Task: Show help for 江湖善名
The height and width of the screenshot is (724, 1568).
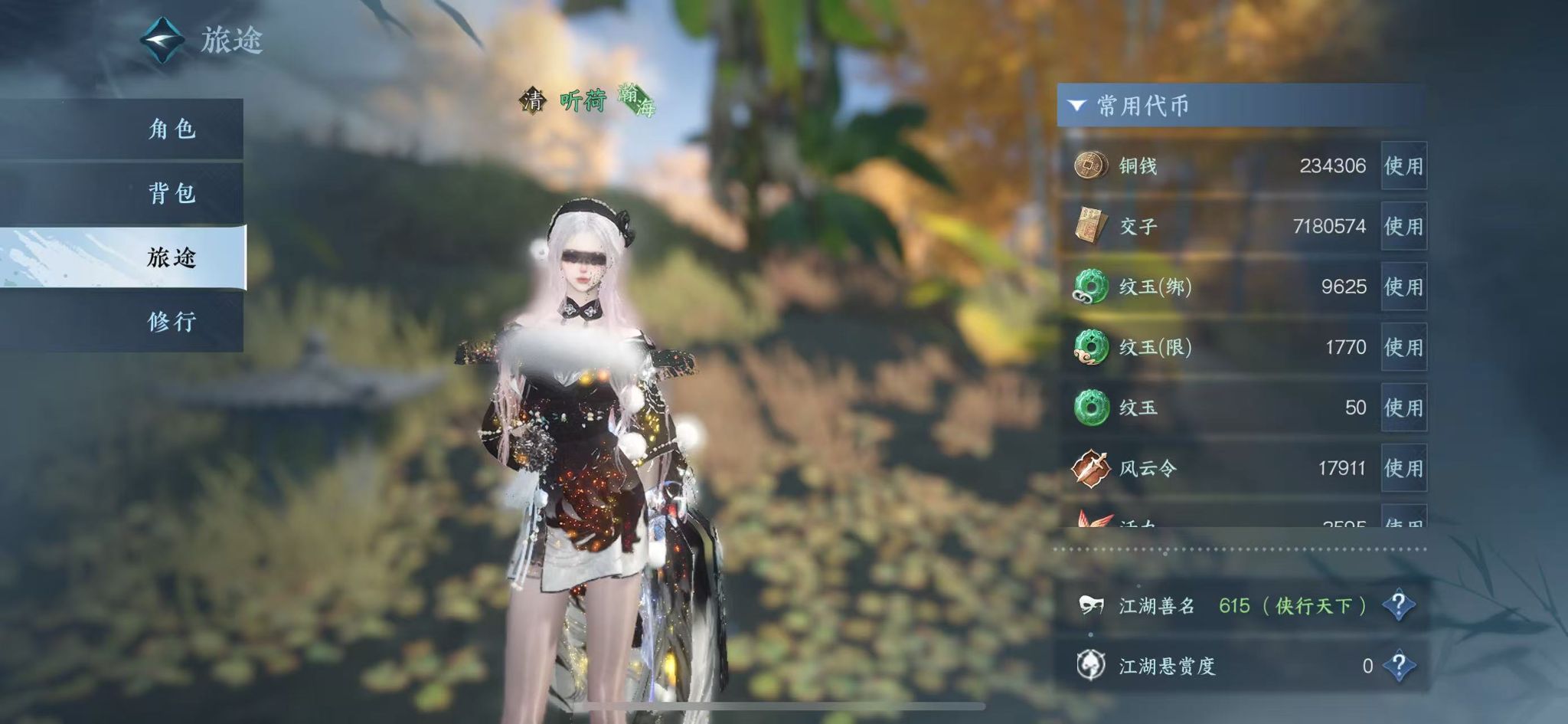Action: point(1399,605)
